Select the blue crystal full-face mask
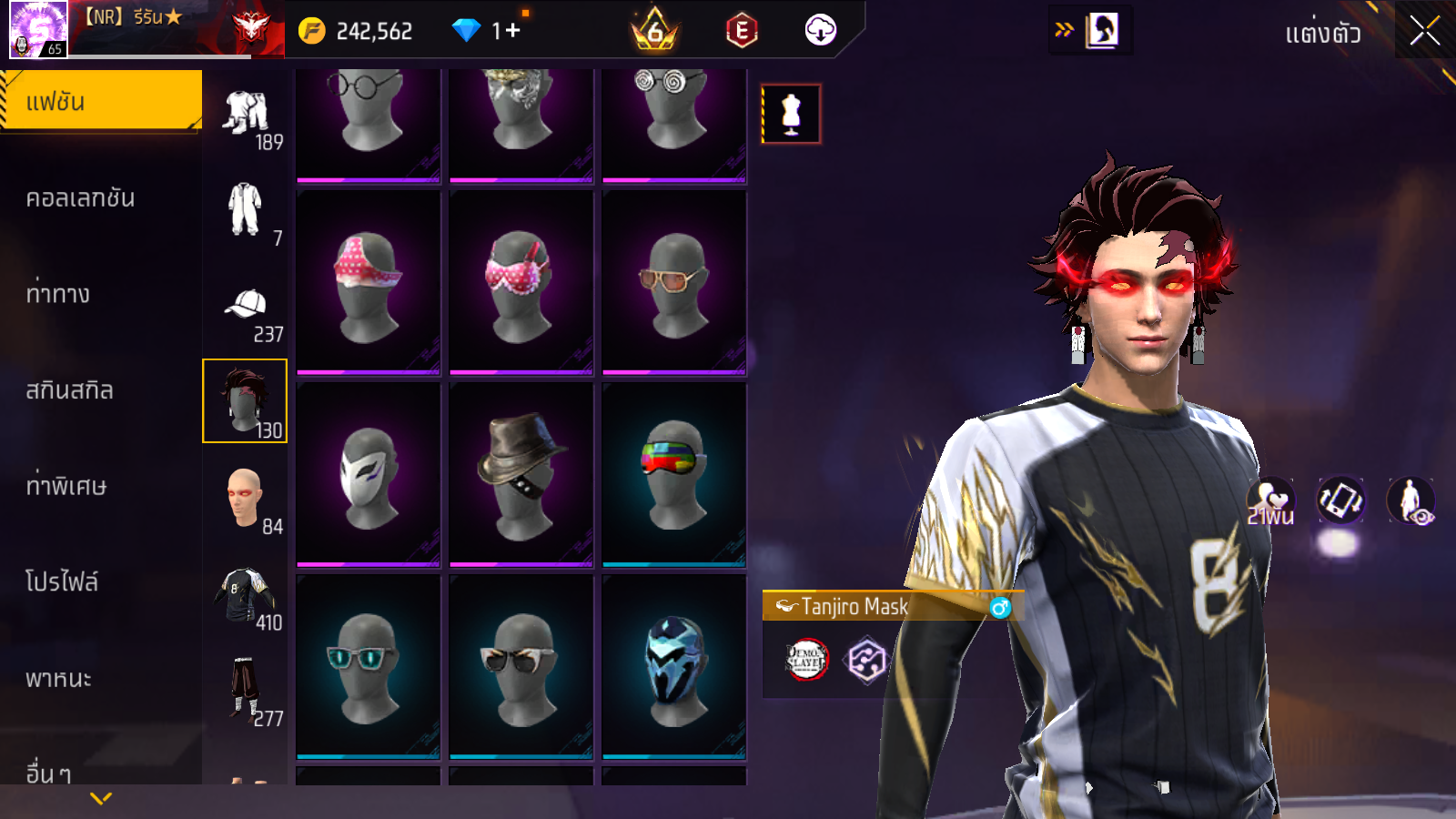The width and height of the screenshot is (1456, 819). [x=673, y=667]
